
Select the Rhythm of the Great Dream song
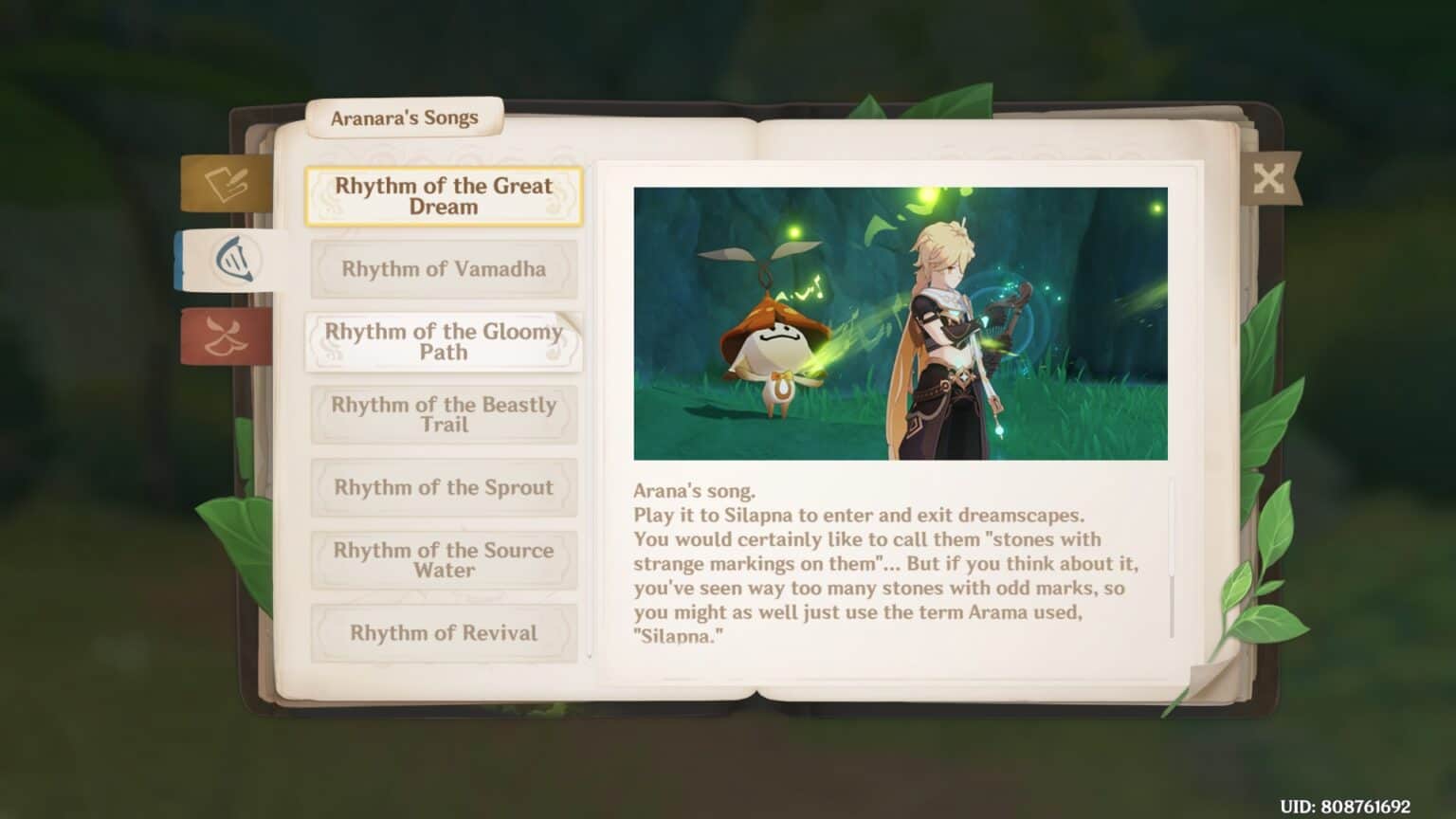444,196
